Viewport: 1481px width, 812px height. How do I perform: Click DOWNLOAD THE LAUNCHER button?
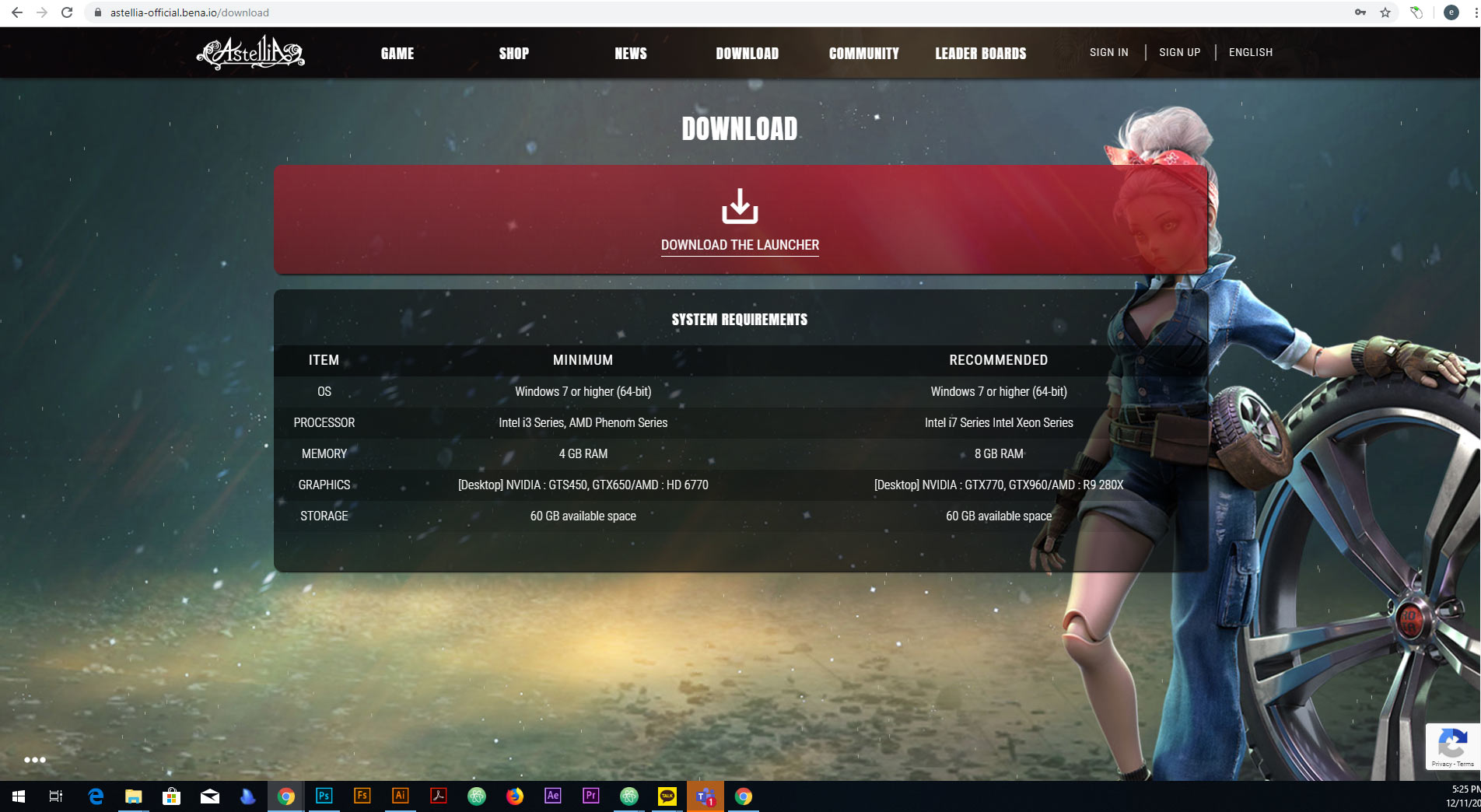(740, 245)
